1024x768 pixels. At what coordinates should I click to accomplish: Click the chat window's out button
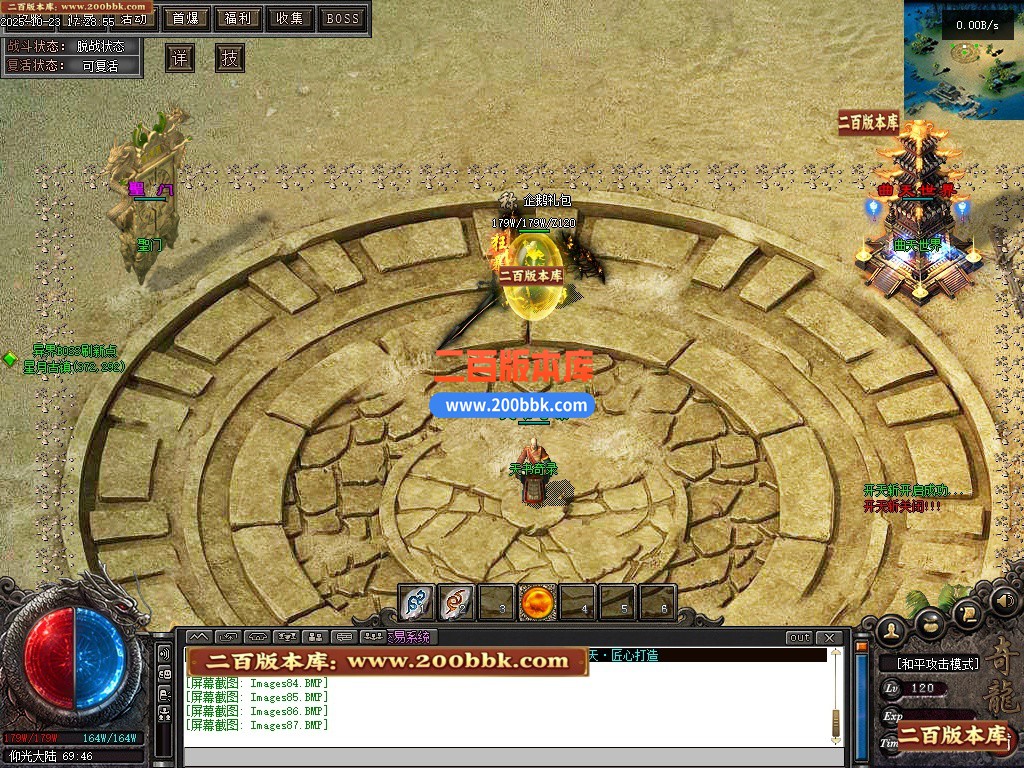point(799,638)
